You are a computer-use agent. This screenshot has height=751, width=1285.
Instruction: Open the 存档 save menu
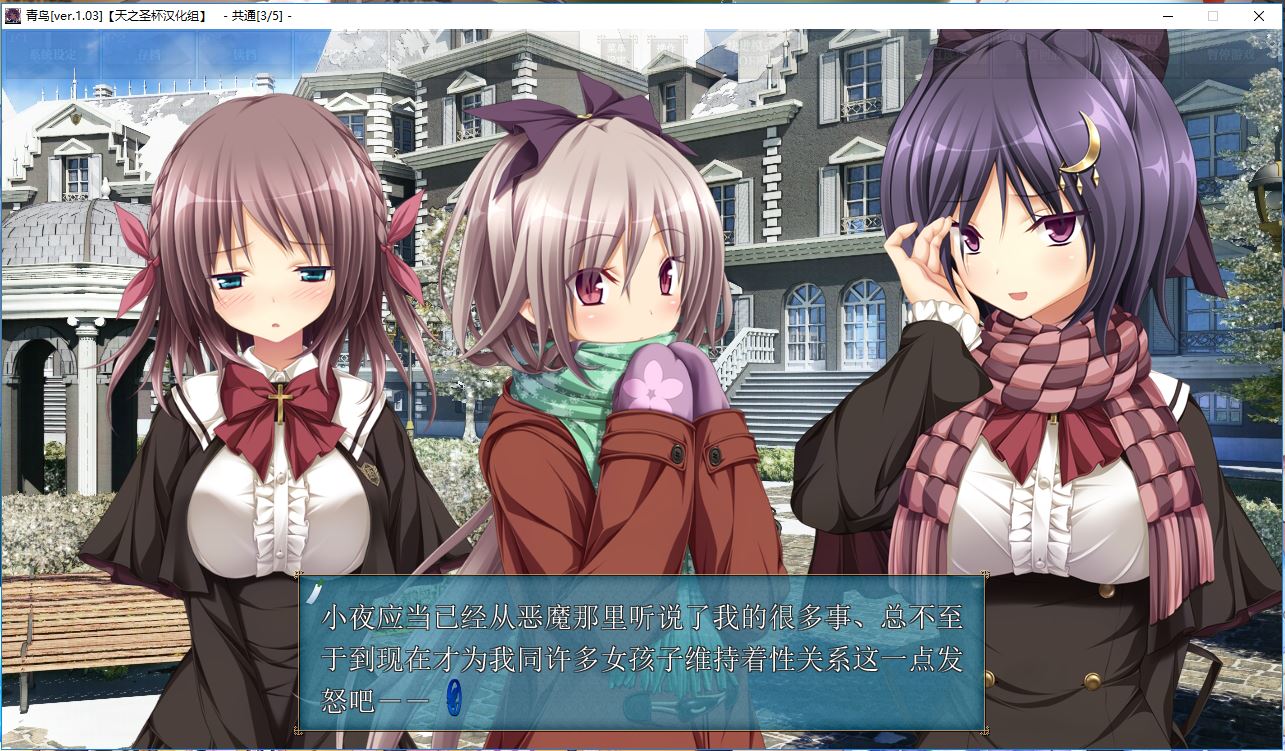[147, 55]
